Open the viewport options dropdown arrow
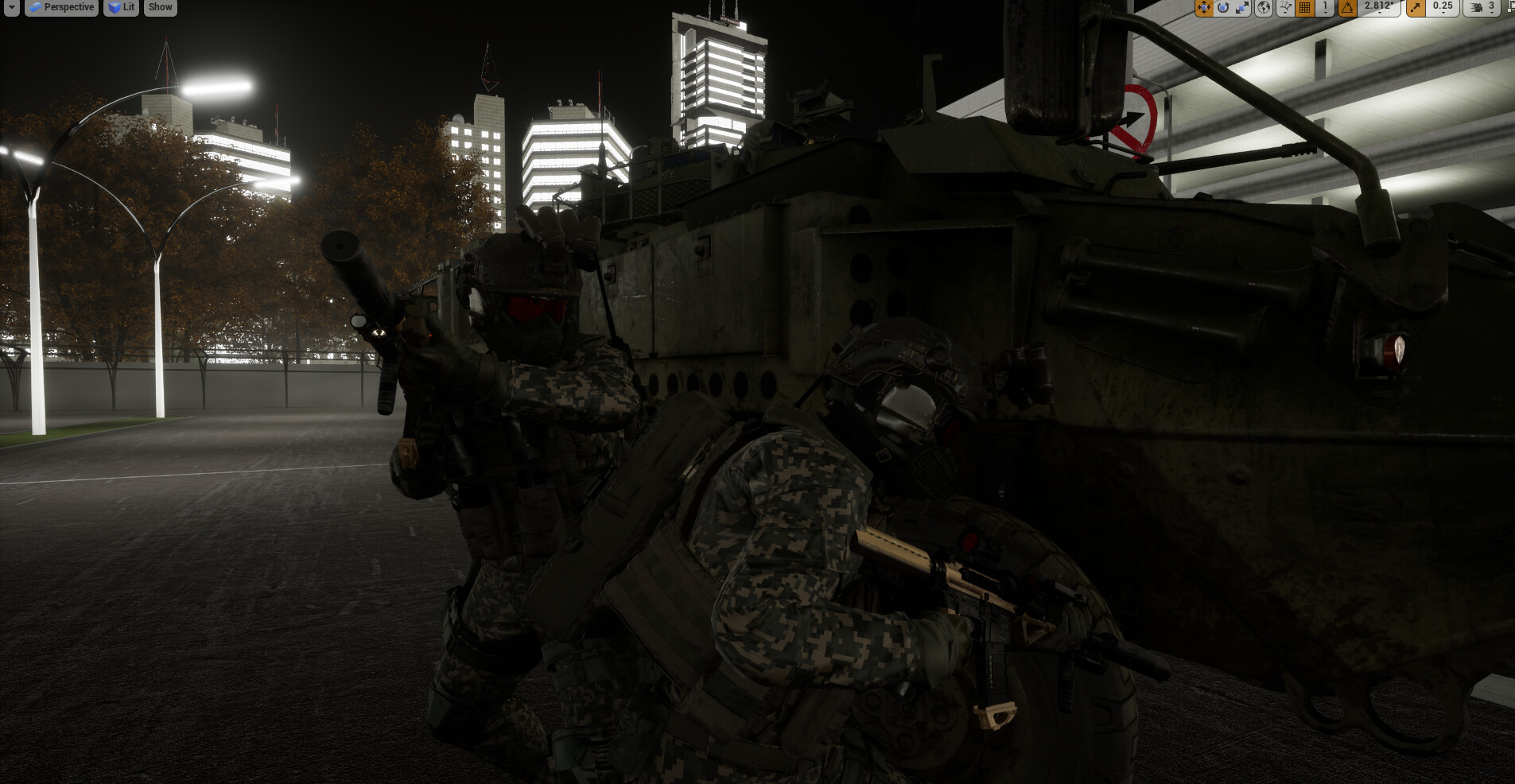The height and width of the screenshot is (784, 1515). click(x=11, y=7)
